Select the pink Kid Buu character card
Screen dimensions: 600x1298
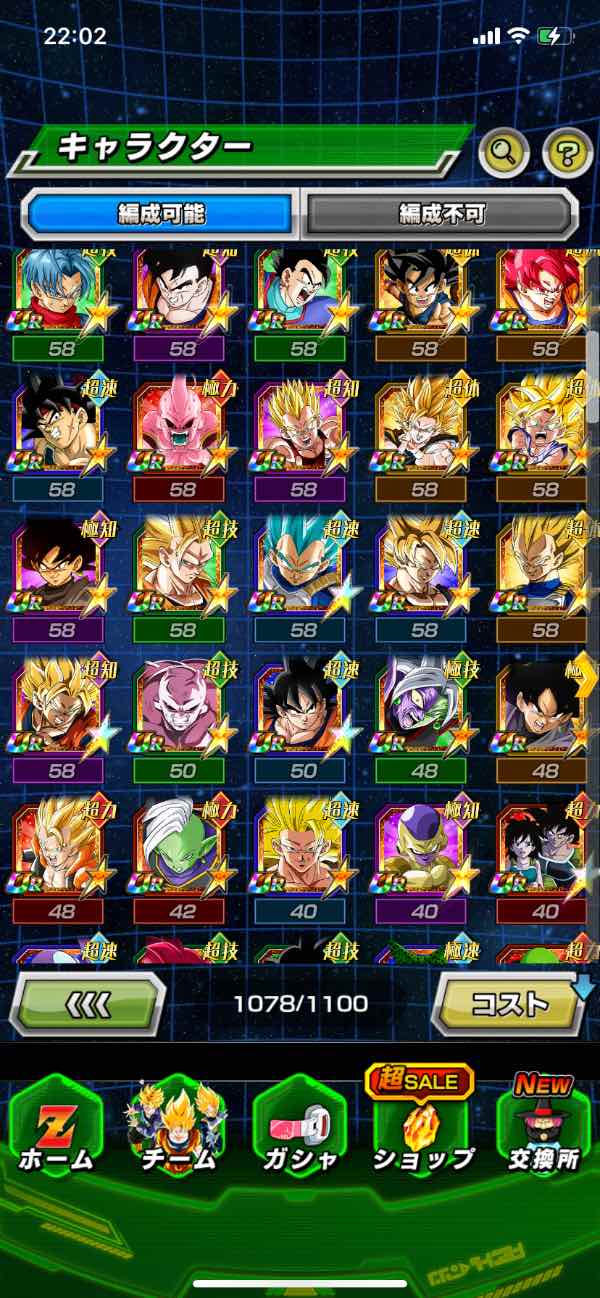181,428
